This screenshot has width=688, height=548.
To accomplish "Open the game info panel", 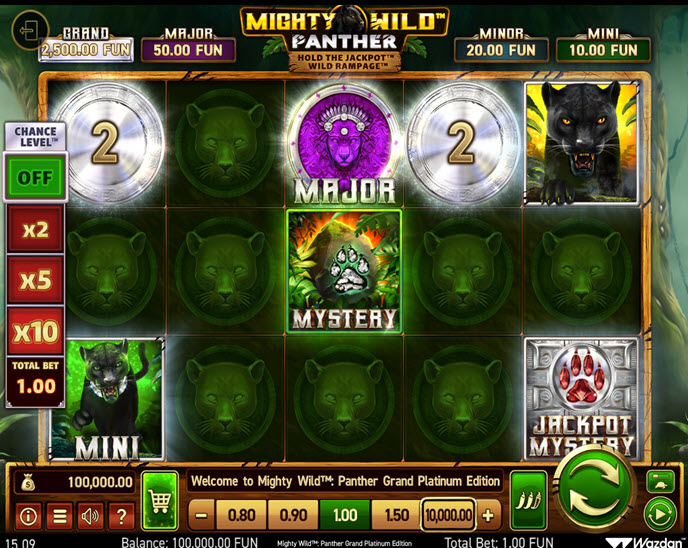I will point(28,516).
